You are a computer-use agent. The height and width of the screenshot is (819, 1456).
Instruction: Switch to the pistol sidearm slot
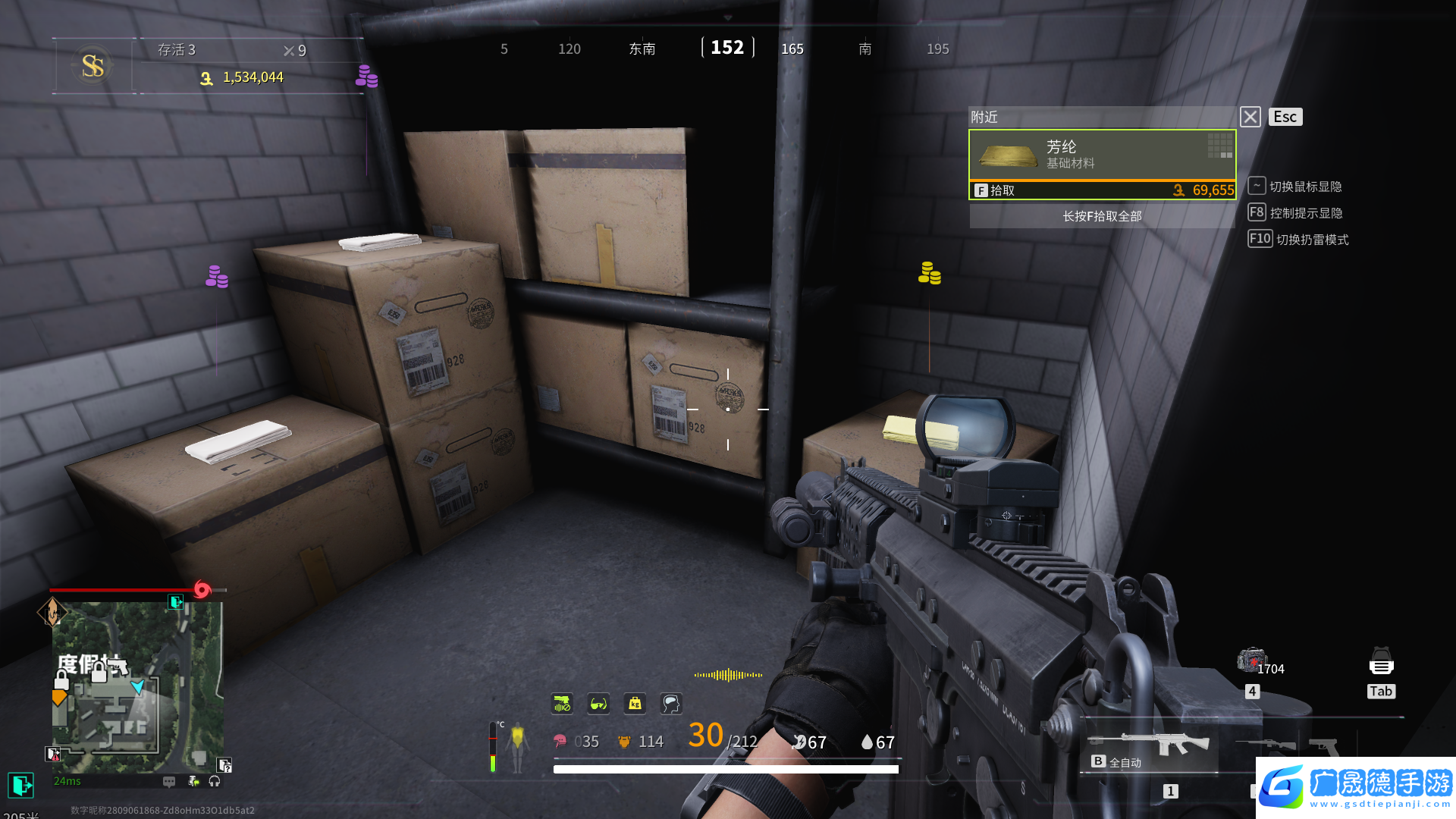click(1323, 746)
